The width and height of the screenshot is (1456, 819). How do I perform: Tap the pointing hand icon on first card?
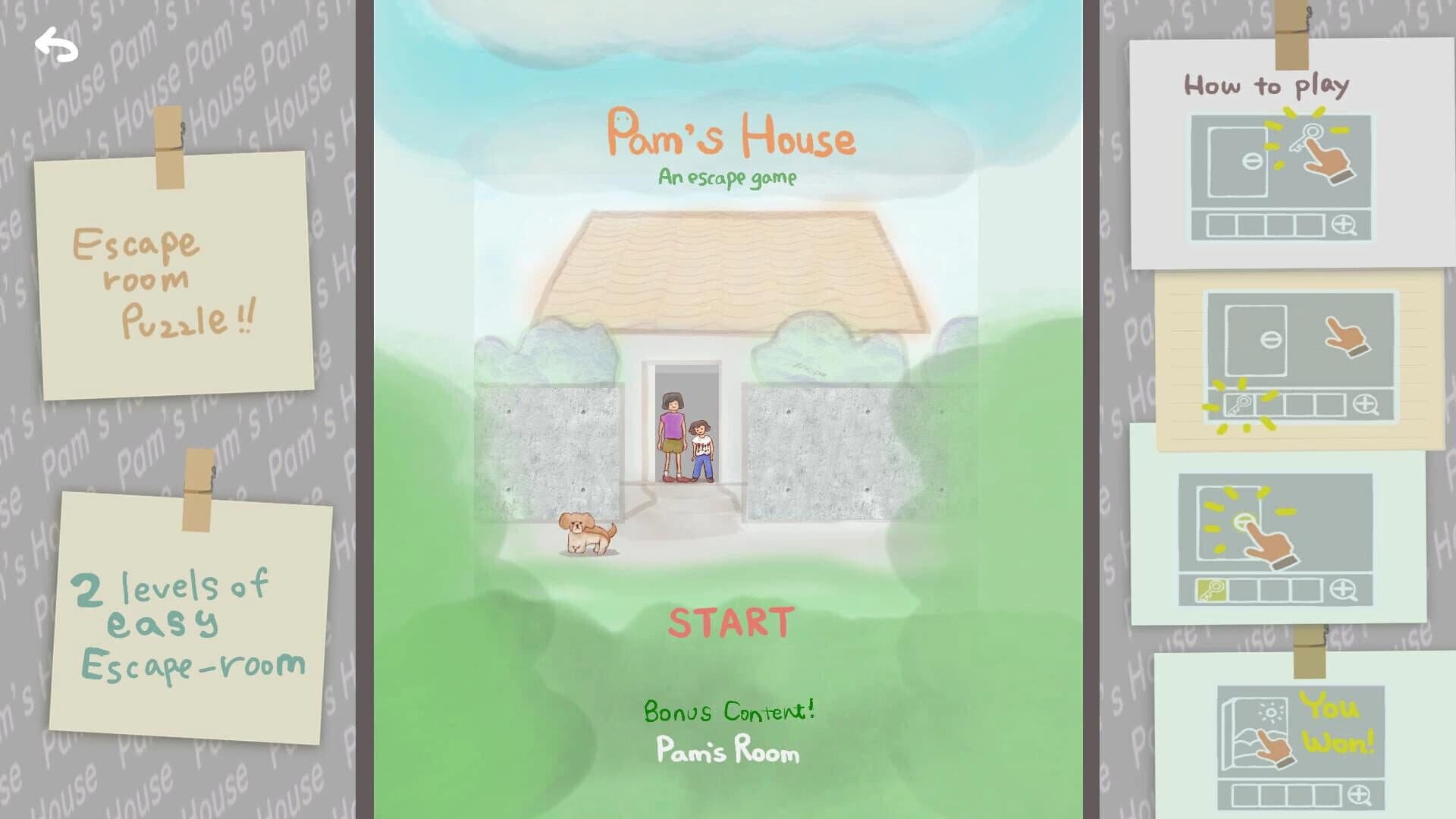[1327, 162]
